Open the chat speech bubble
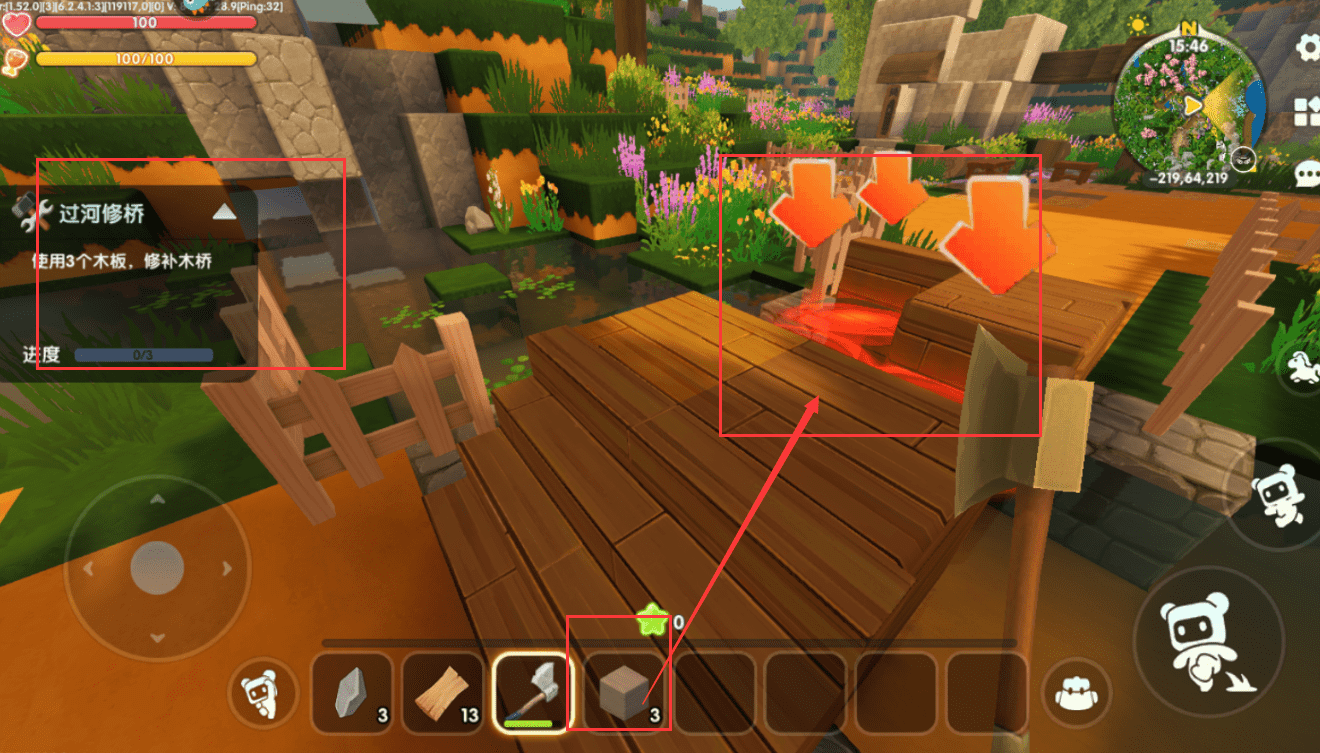1320x753 pixels. tap(1308, 174)
